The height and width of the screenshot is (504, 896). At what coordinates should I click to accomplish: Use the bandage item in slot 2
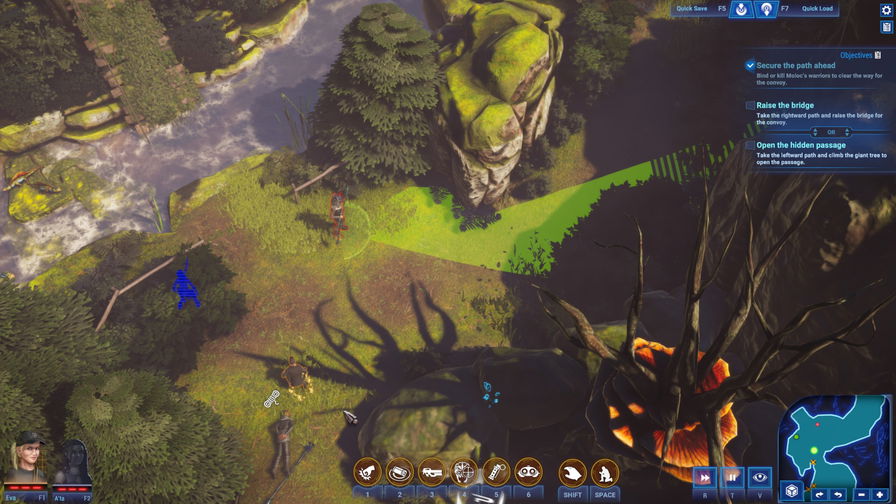(399, 472)
